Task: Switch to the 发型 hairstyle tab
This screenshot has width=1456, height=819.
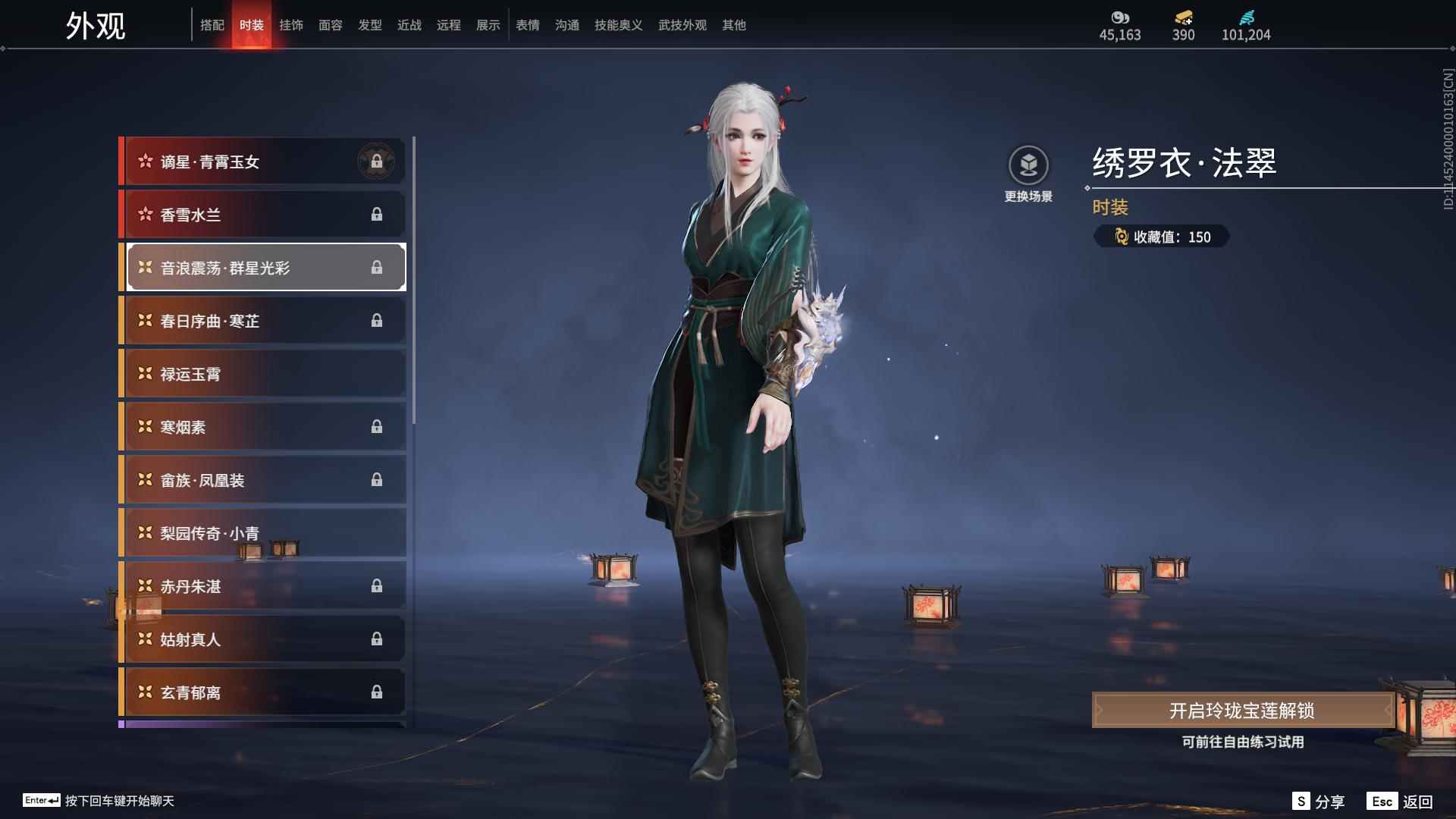Action: (x=369, y=24)
